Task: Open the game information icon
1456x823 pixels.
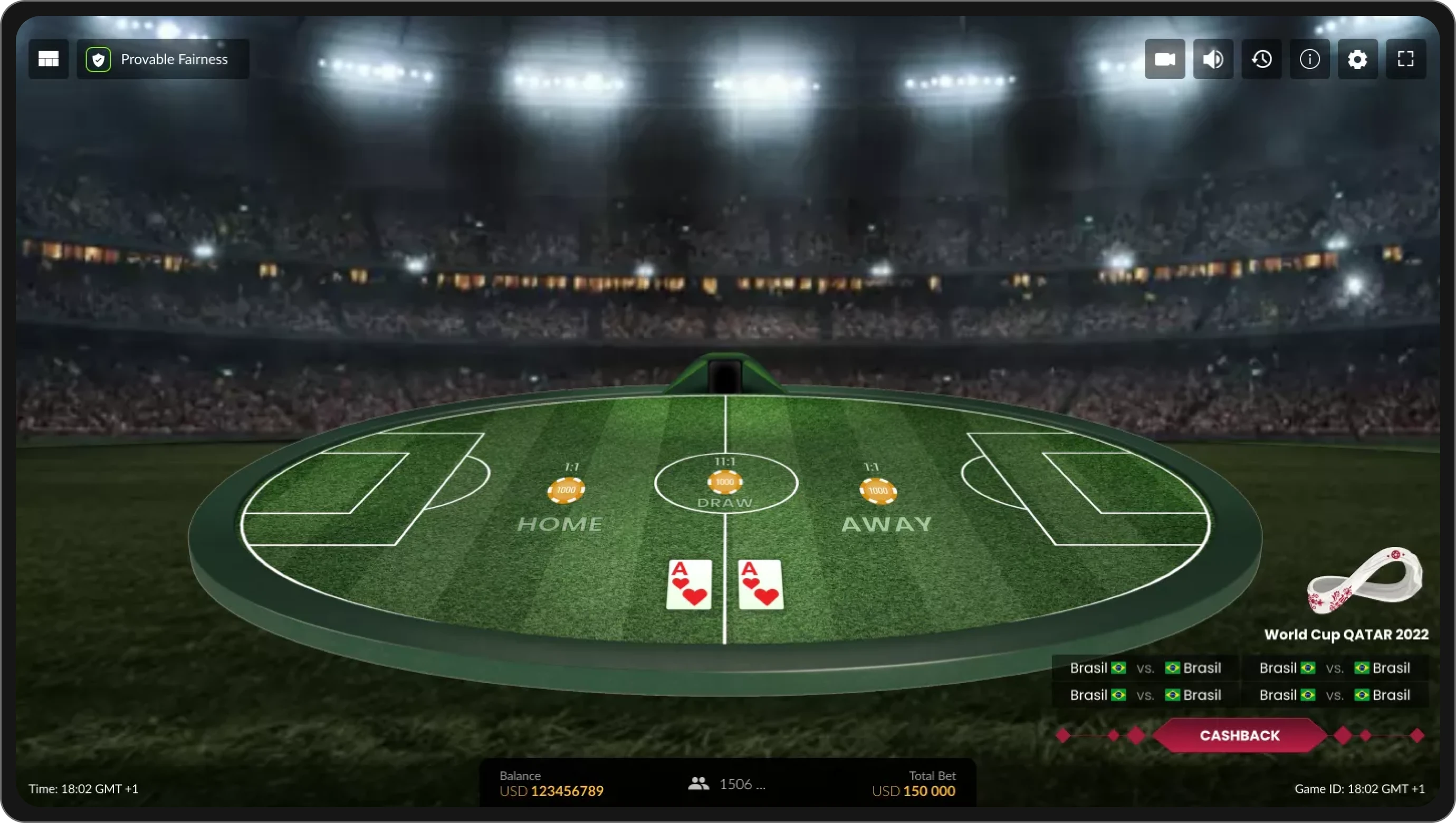Action: [x=1309, y=59]
